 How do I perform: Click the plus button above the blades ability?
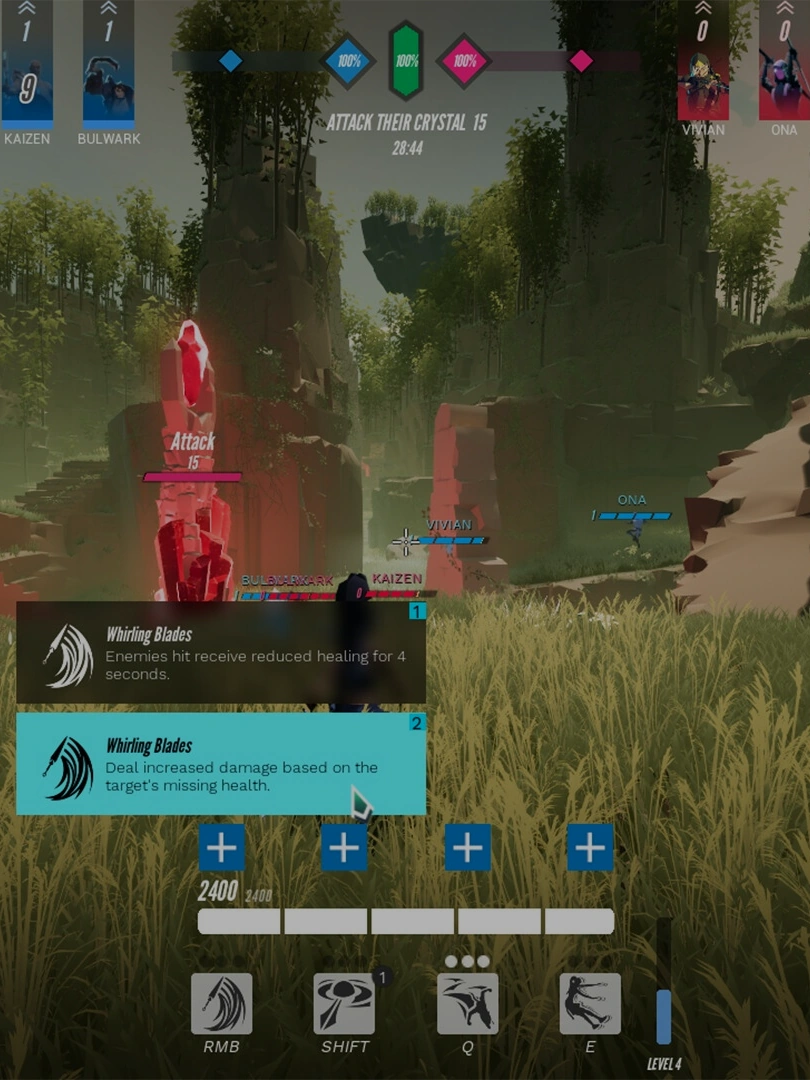click(x=222, y=848)
